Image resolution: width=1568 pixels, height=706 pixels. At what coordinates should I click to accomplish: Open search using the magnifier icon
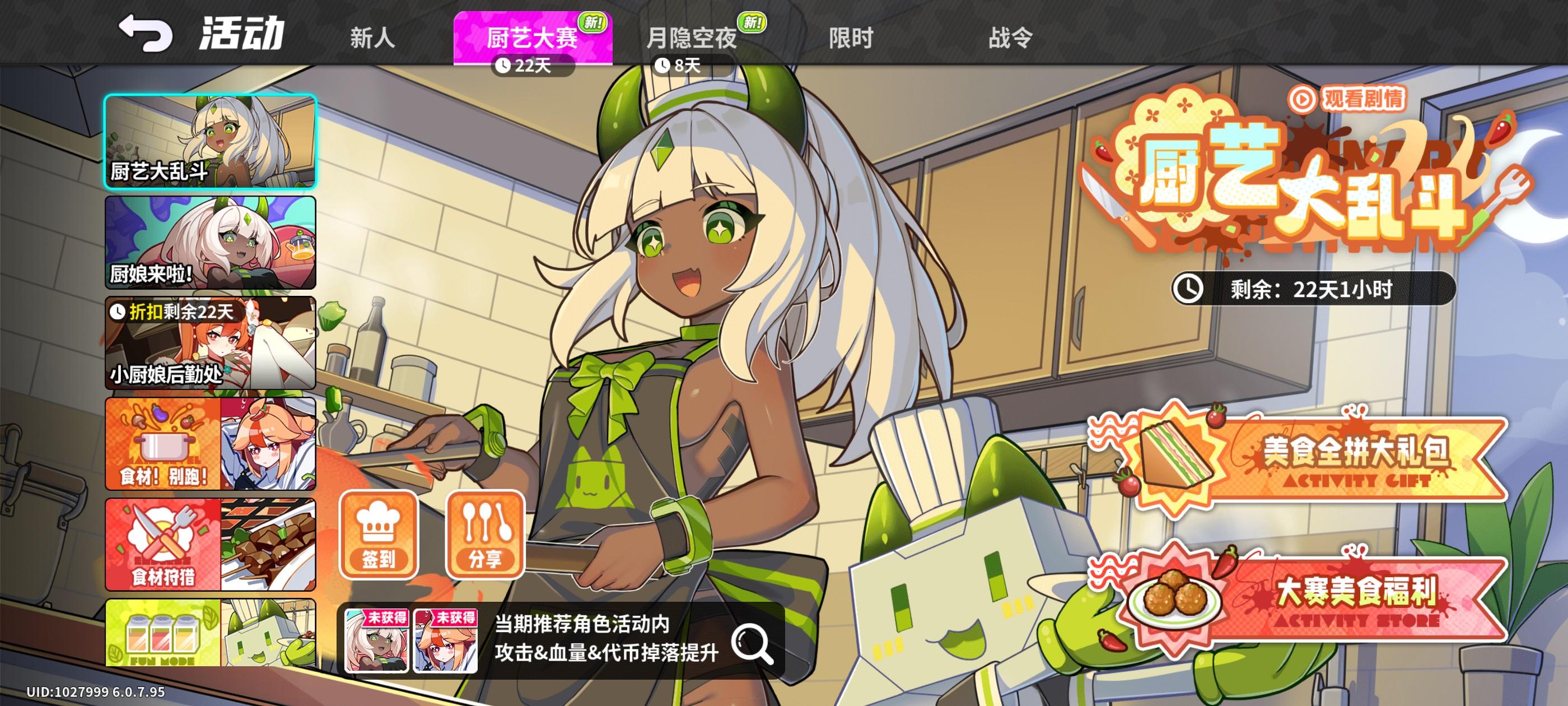point(754,642)
